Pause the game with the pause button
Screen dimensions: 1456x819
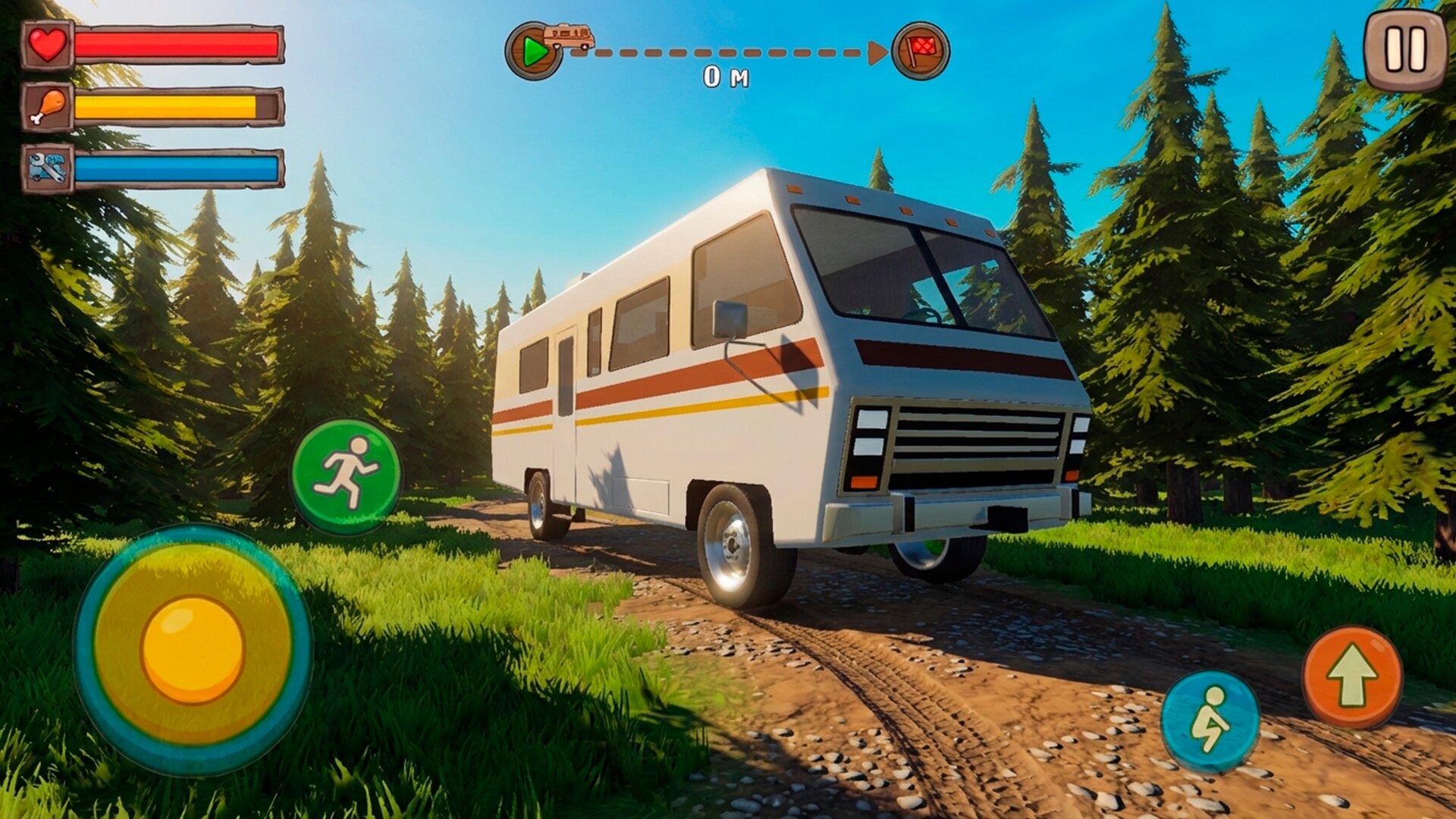(x=1405, y=50)
